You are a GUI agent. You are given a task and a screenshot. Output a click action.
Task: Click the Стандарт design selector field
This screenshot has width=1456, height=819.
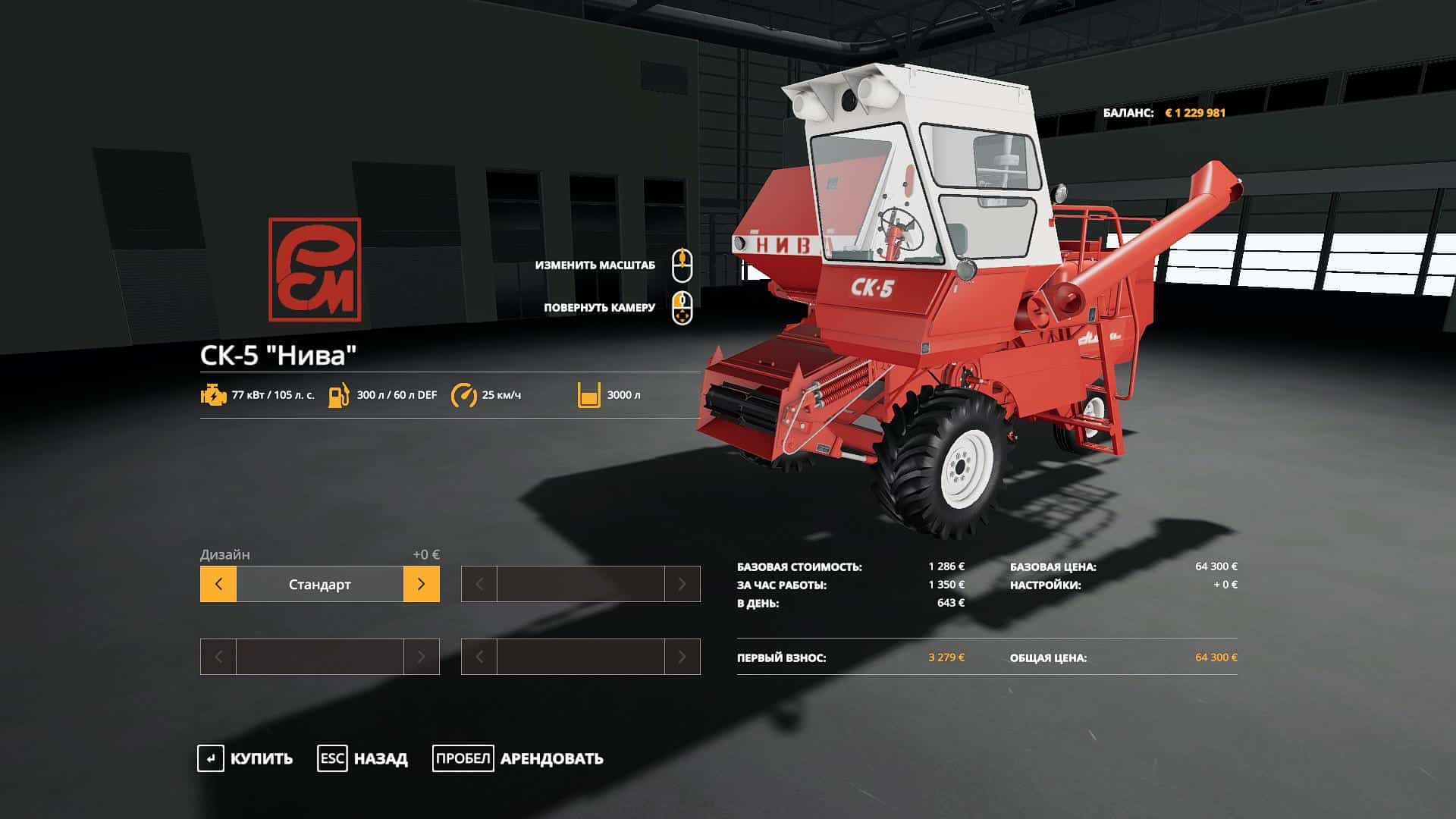tap(319, 584)
